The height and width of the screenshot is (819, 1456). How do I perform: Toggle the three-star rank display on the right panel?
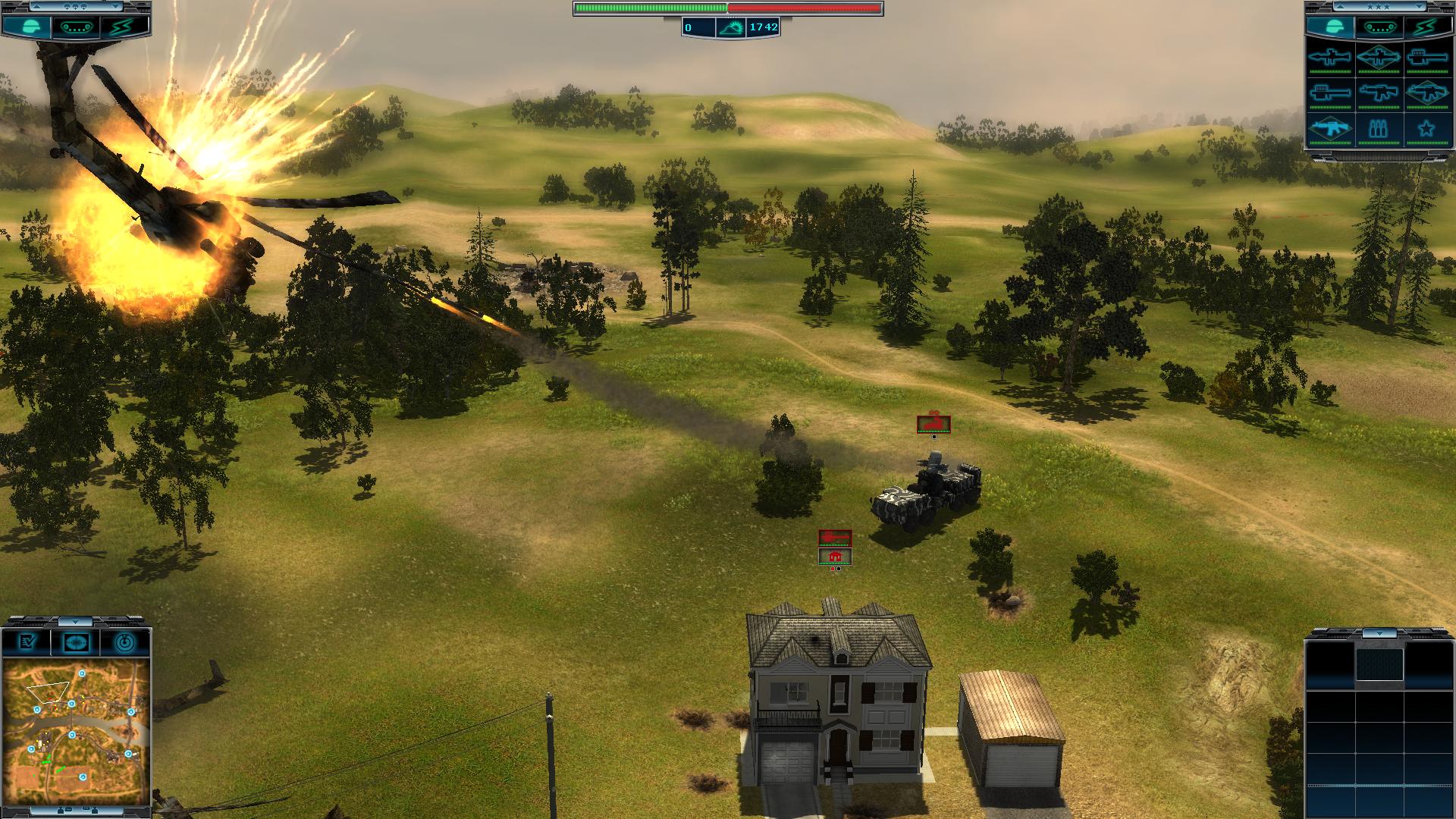pyautogui.click(x=1378, y=7)
